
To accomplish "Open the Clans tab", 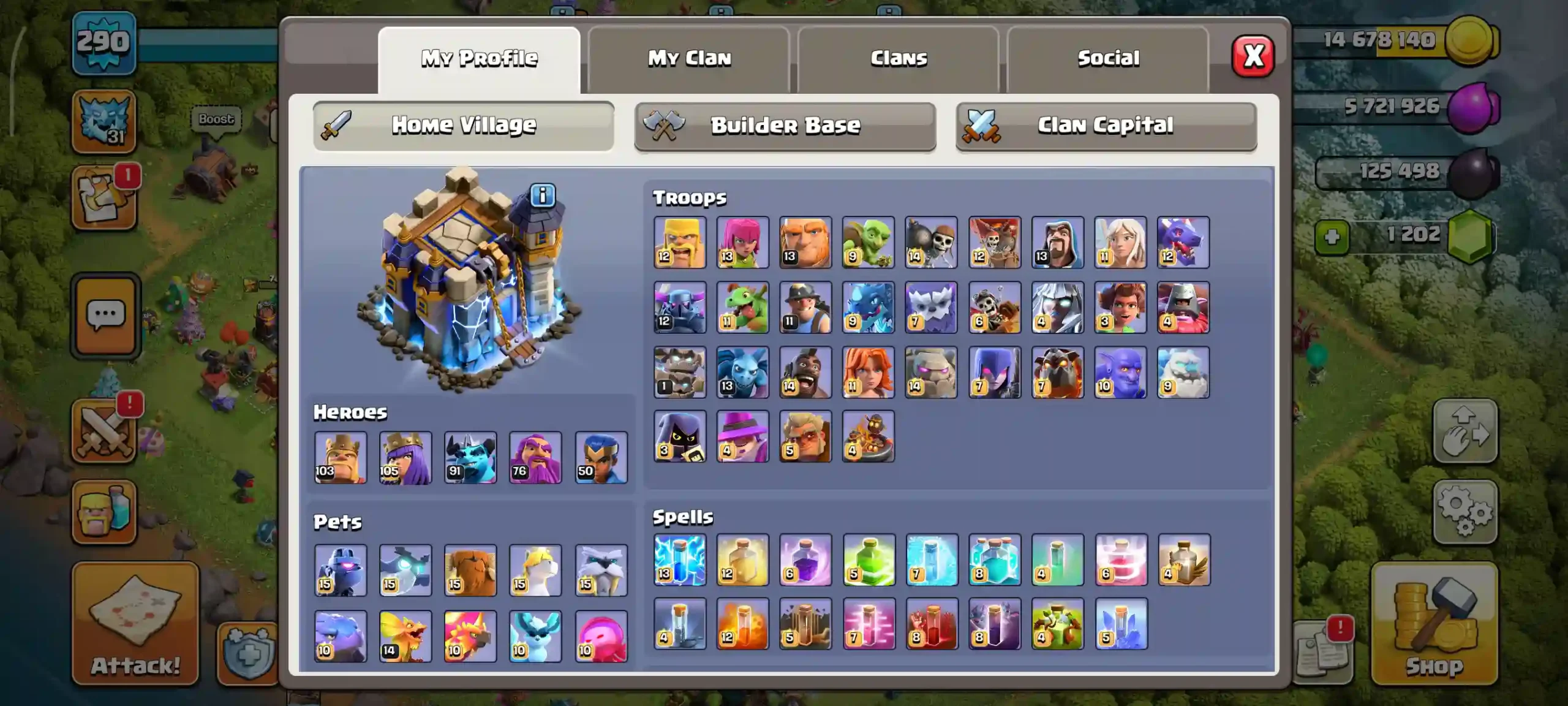I will (898, 58).
